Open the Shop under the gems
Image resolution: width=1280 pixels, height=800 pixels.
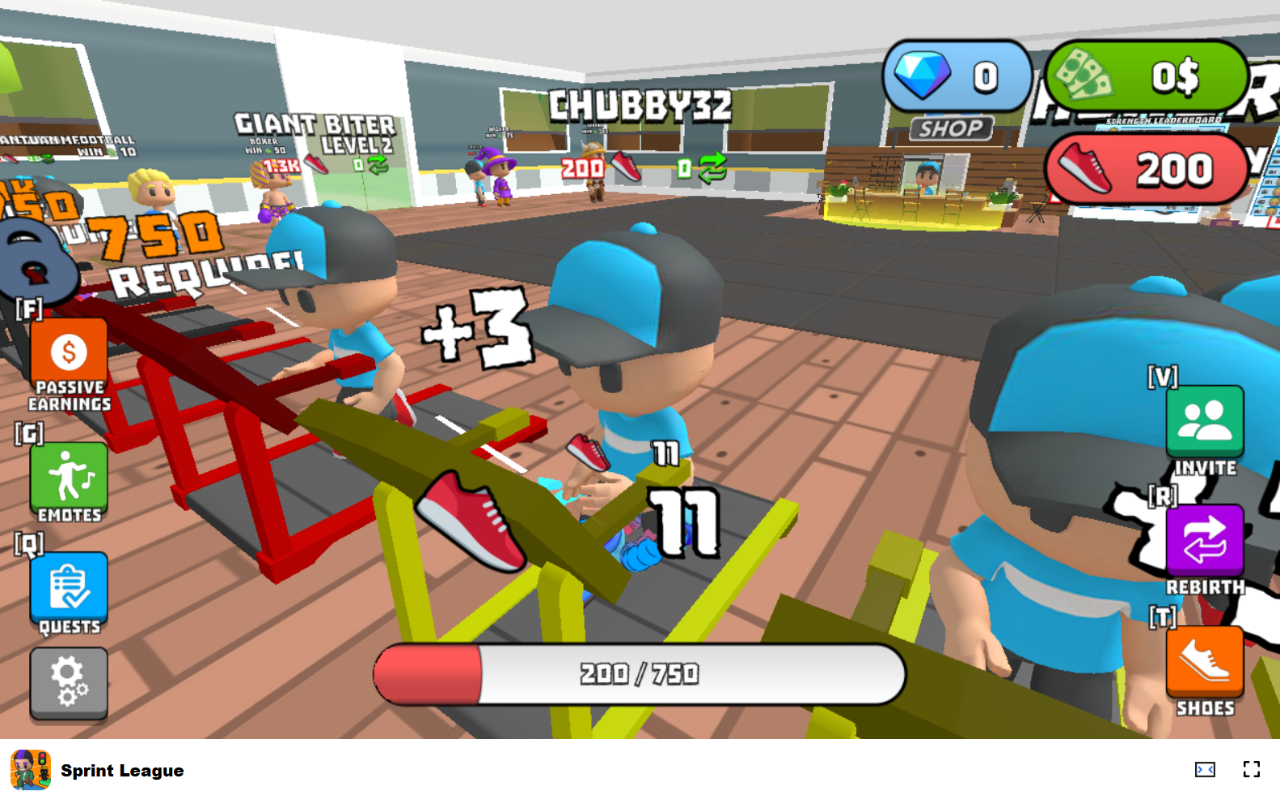point(951,128)
